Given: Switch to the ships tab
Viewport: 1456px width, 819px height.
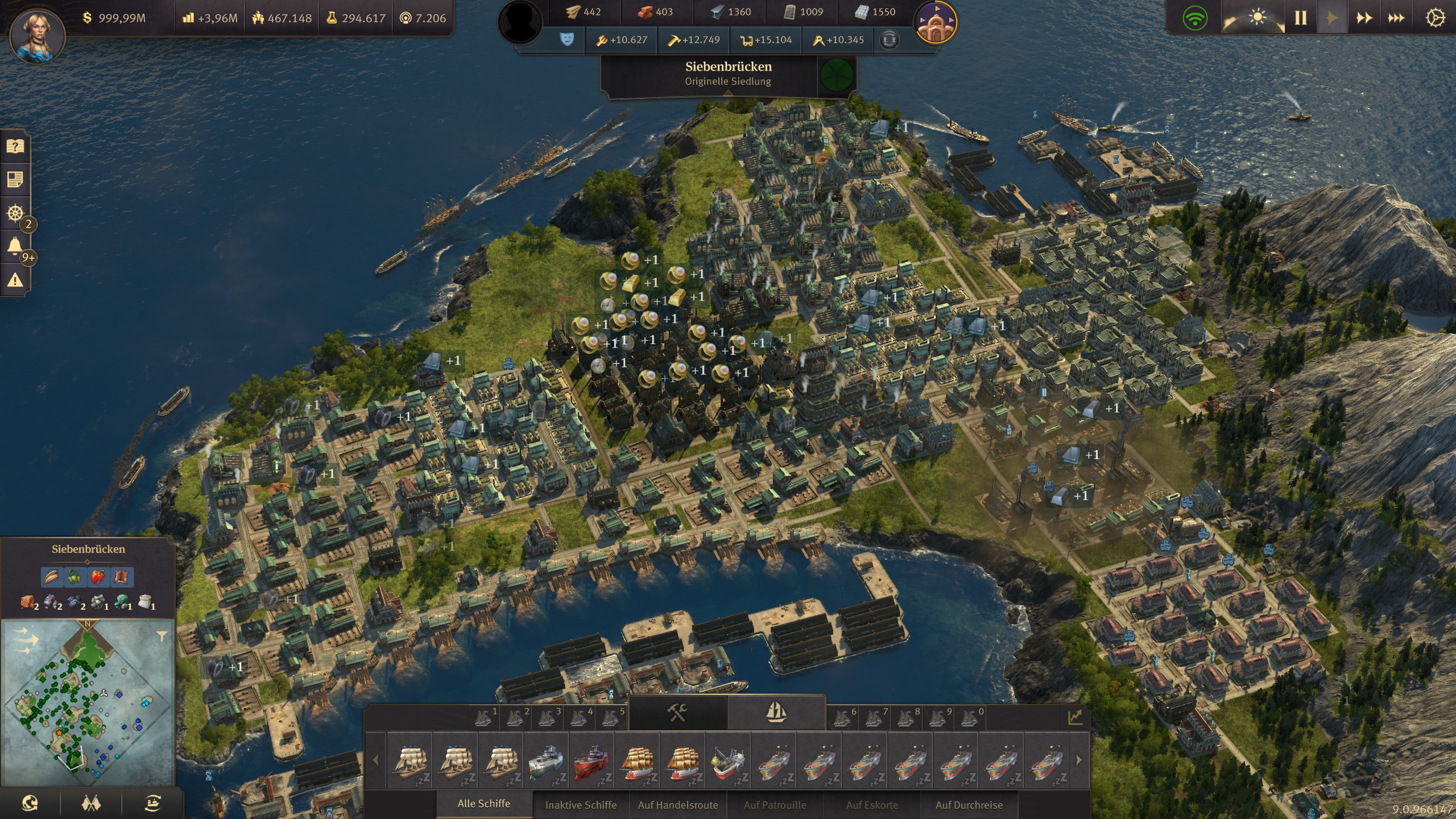Looking at the screenshot, I should pyautogui.click(x=776, y=712).
